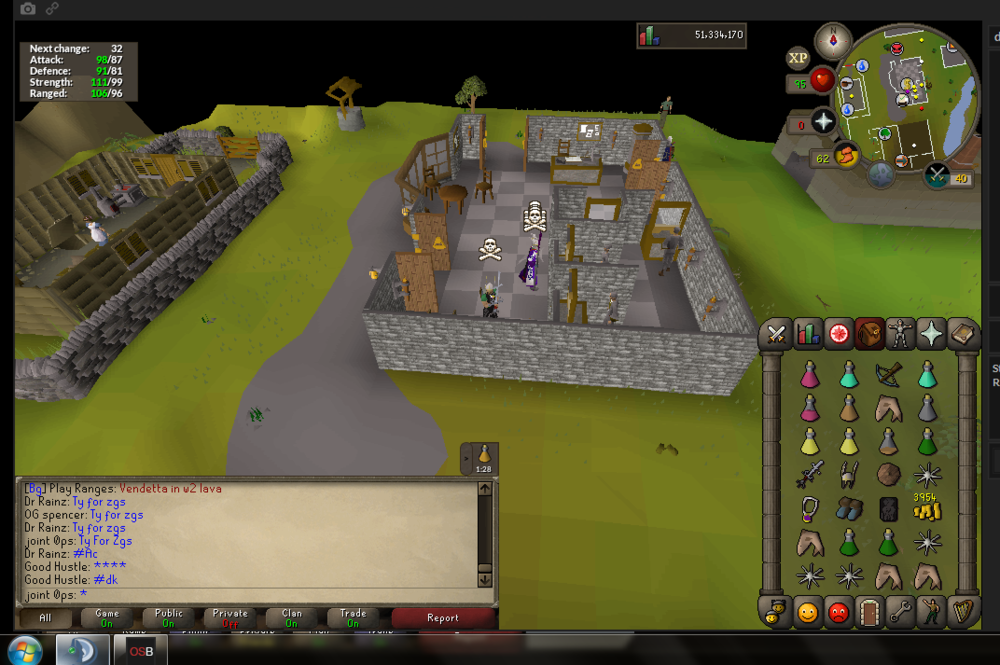The height and width of the screenshot is (665, 1000).
Task: Click the Report button in chat
Action: [x=442, y=618]
